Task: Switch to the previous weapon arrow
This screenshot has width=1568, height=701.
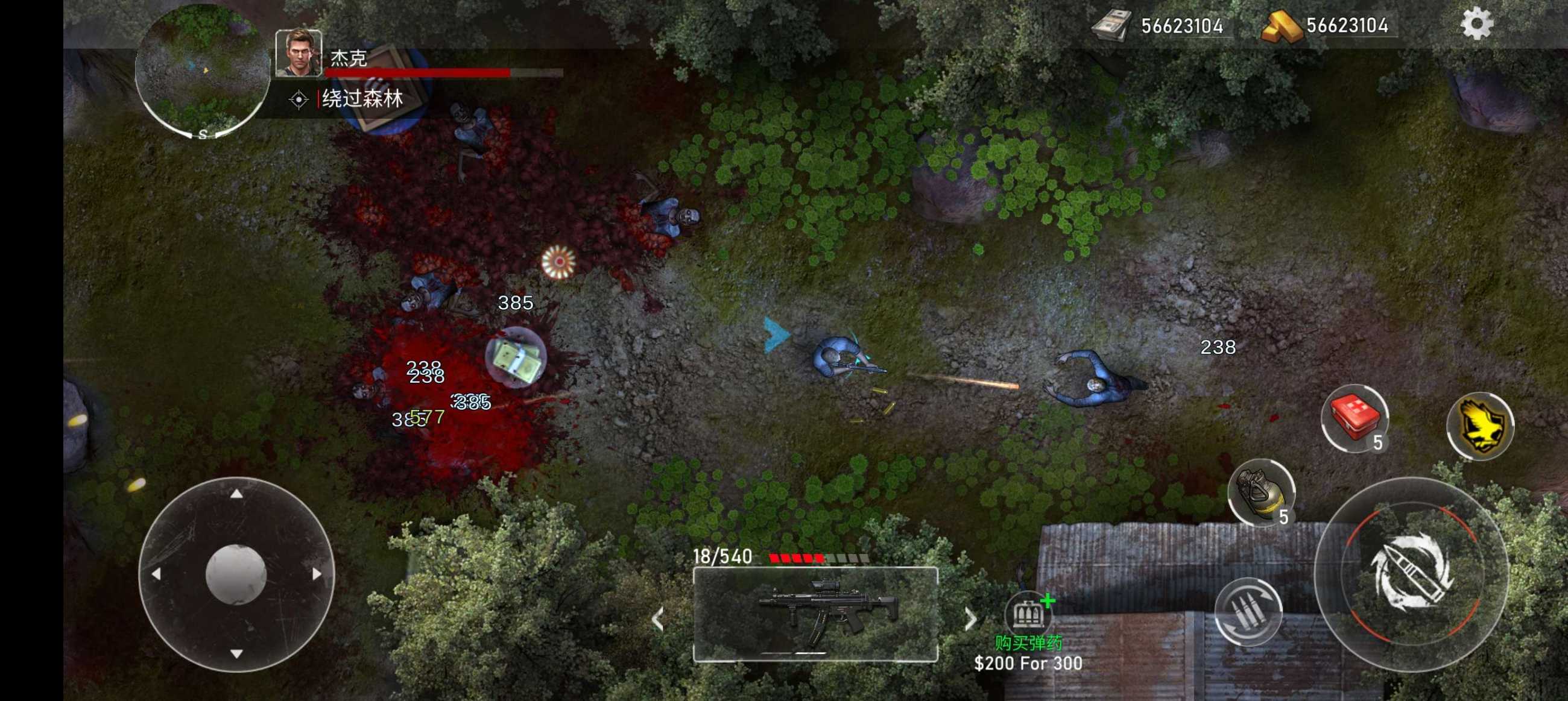Action: 657,620
